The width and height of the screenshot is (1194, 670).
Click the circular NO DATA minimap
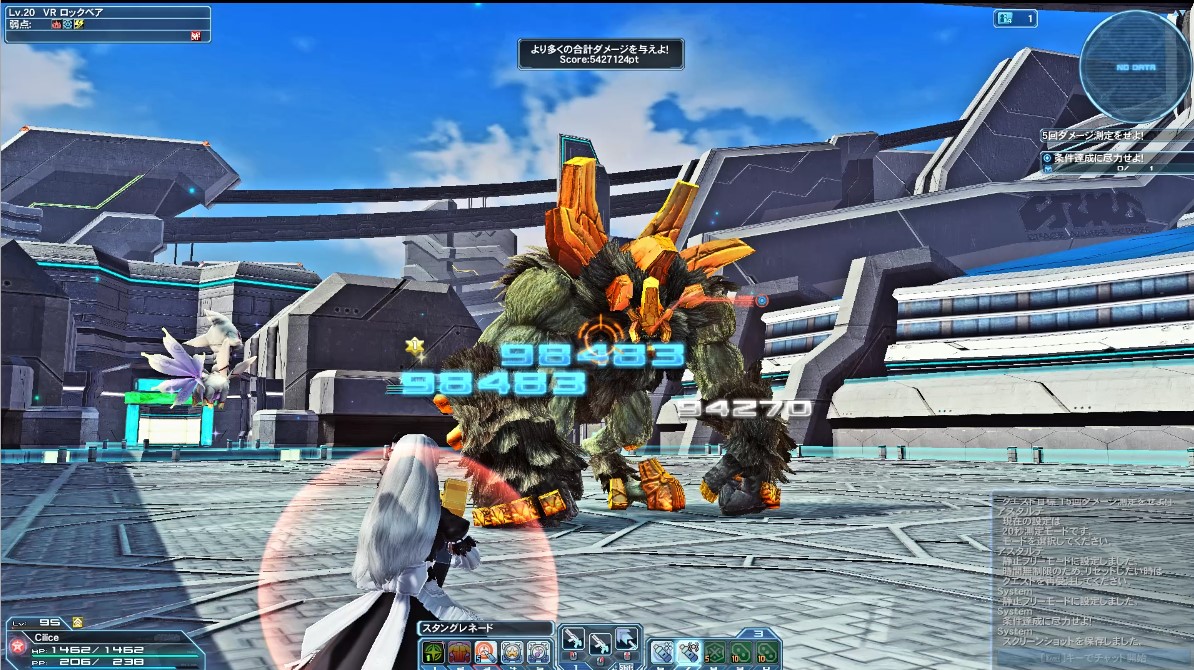click(x=1135, y=66)
